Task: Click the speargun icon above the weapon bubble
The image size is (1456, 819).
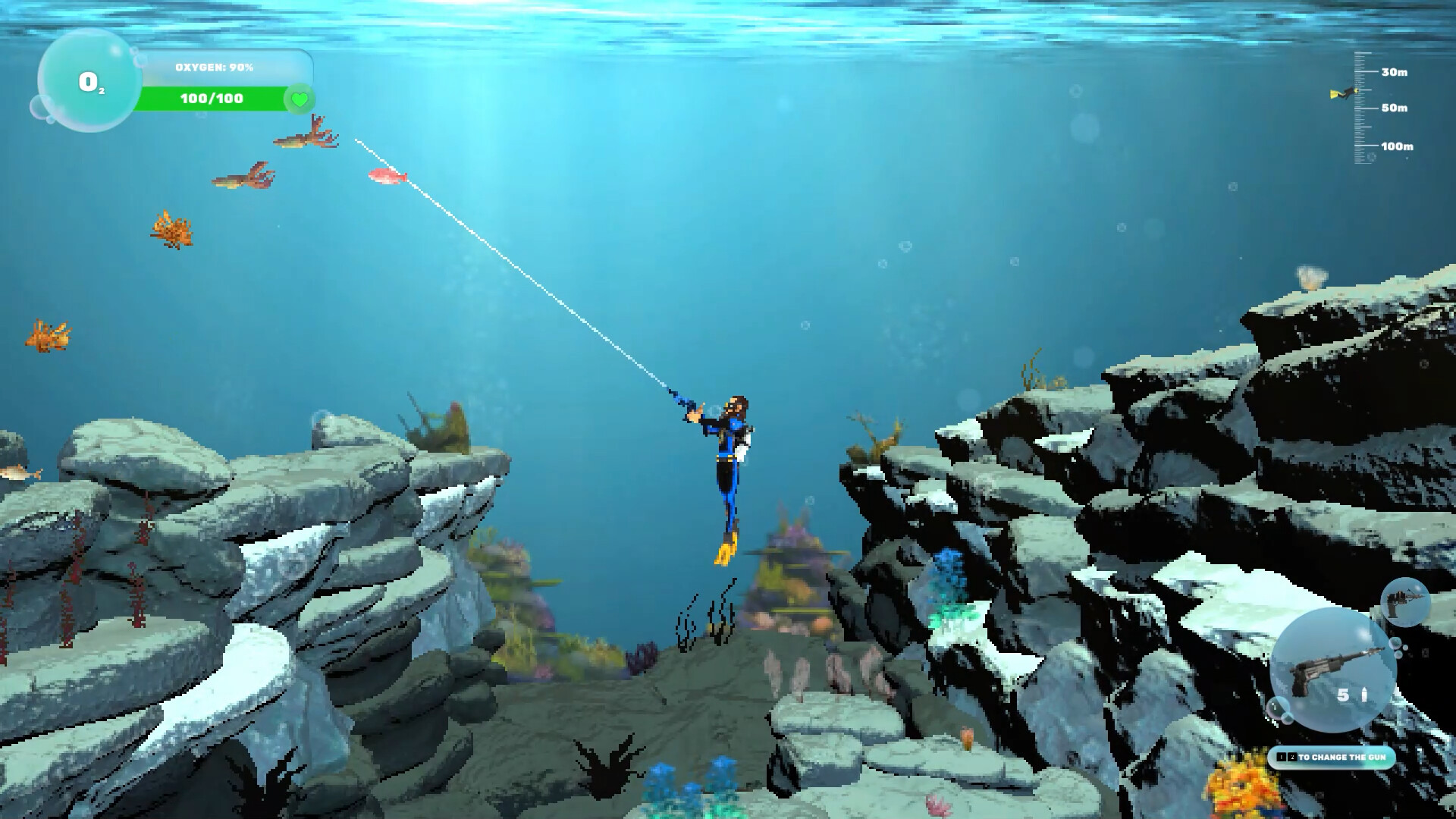Action: (x=1405, y=603)
